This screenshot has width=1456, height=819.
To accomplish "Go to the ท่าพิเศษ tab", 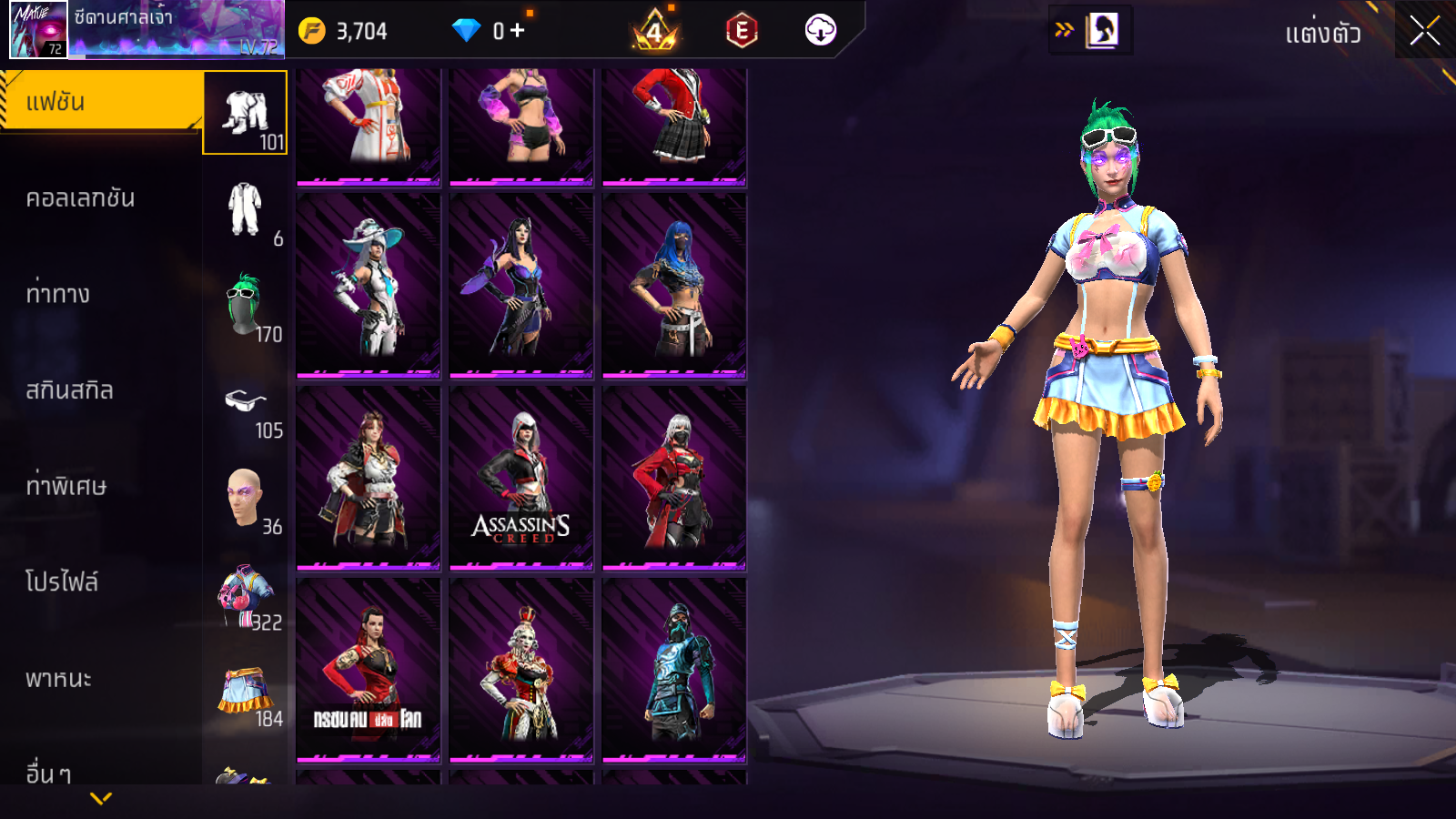I will (66, 486).
